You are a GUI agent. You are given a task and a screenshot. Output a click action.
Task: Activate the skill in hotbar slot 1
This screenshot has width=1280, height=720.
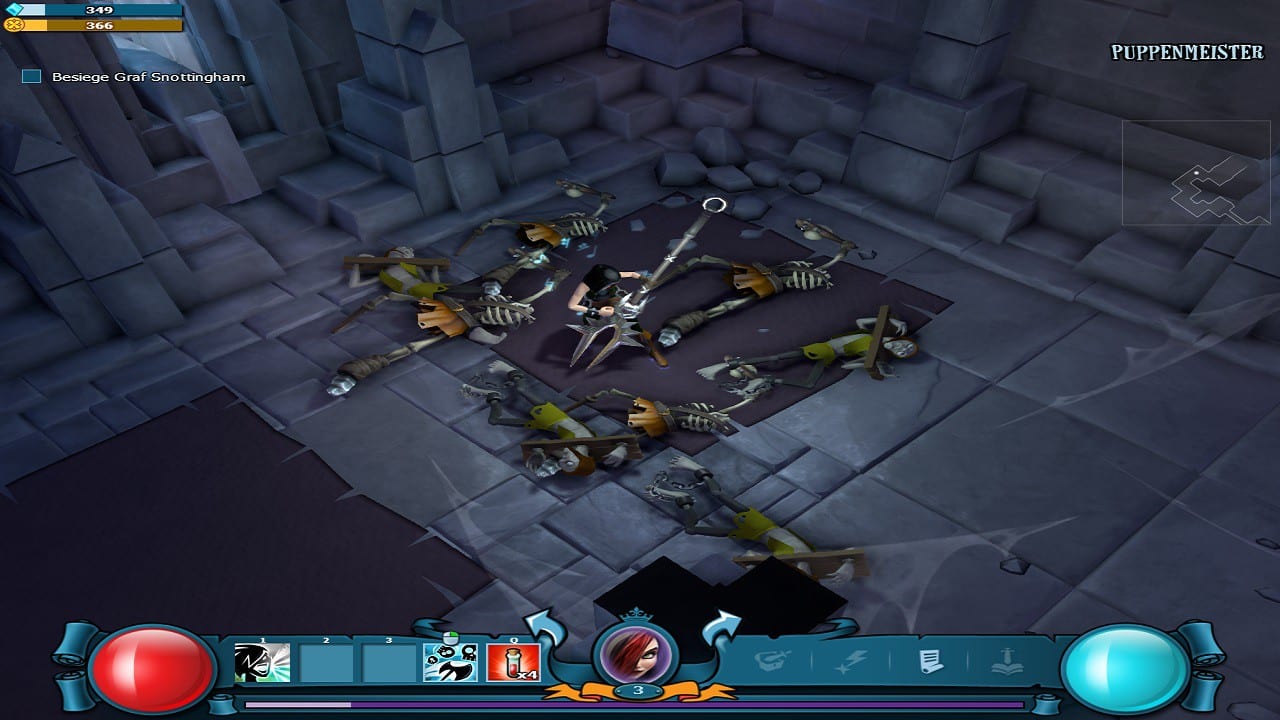pyautogui.click(x=262, y=663)
